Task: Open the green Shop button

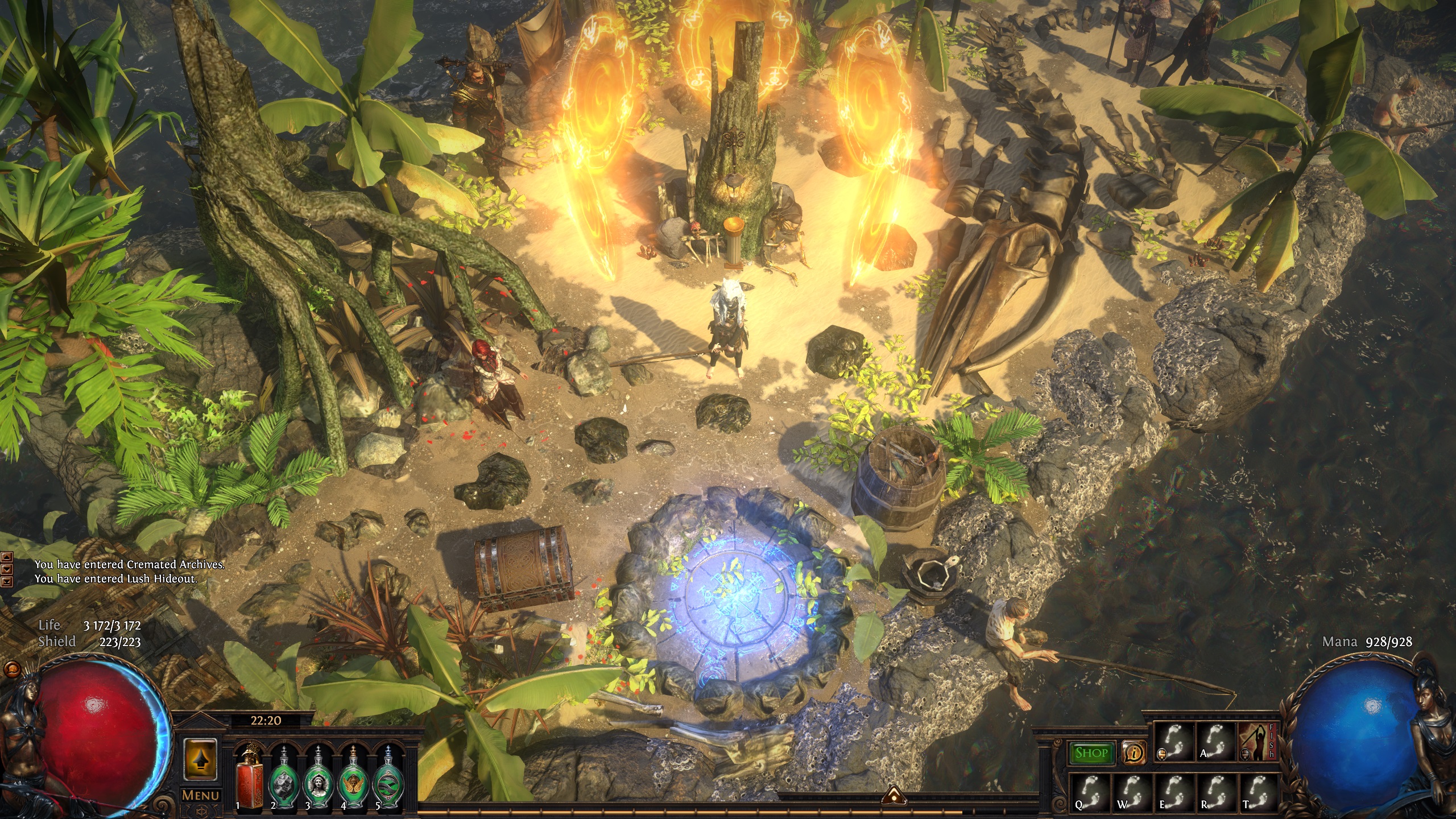Action: click(1091, 753)
